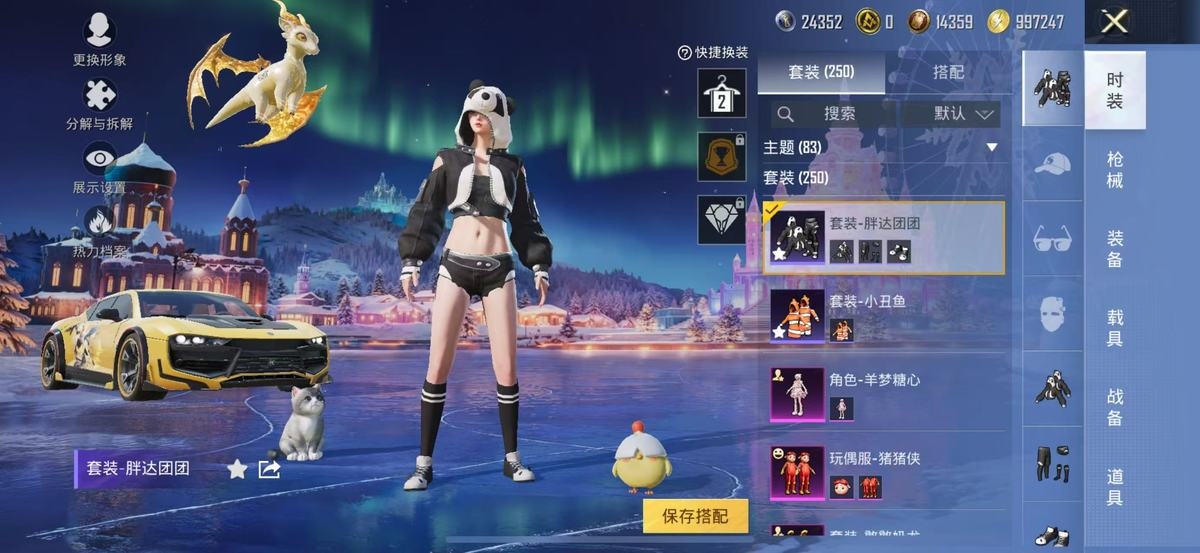Select the 套装 (250) tab
The image size is (1200, 553).
click(821, 72)
